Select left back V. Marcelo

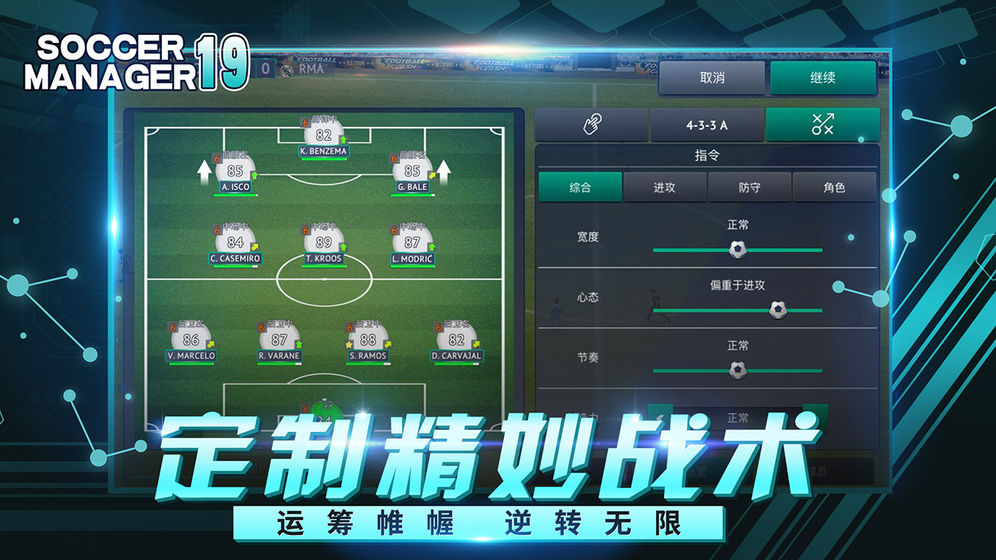tap(191, 342)
